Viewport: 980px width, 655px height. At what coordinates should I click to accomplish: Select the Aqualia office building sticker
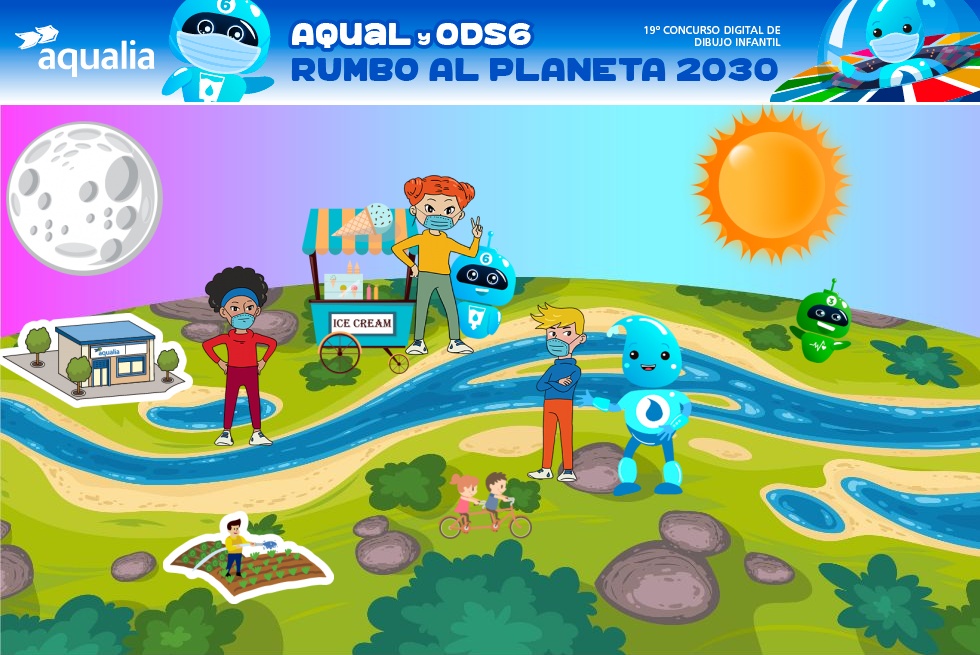tap(97, 357)
